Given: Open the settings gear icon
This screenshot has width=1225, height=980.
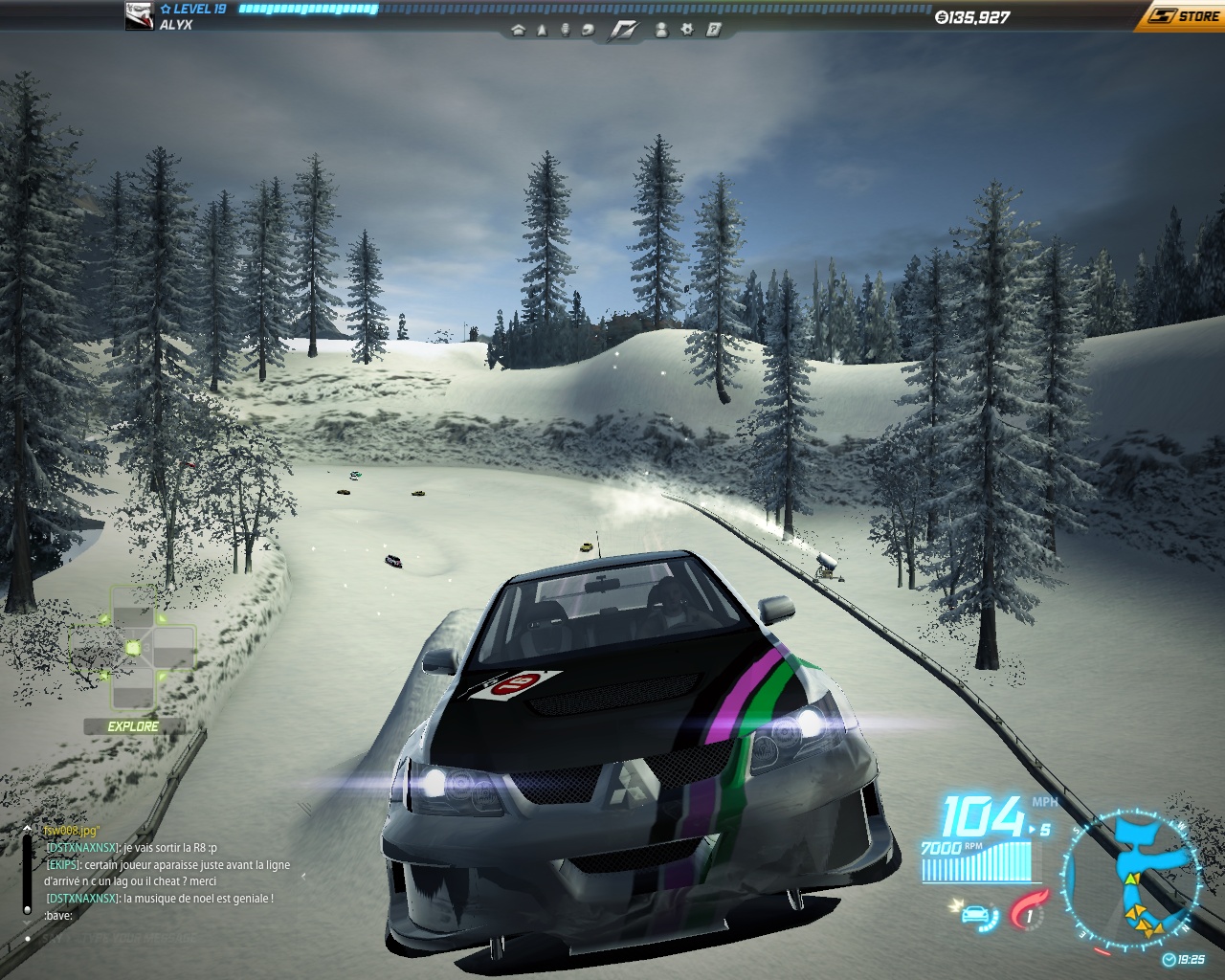Looking at the screenshot, I should point(685,32).
